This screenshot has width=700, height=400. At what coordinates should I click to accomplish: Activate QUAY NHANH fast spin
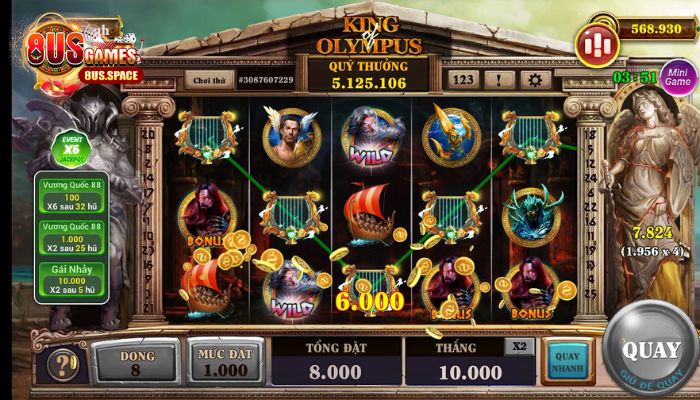coord(567,362)
